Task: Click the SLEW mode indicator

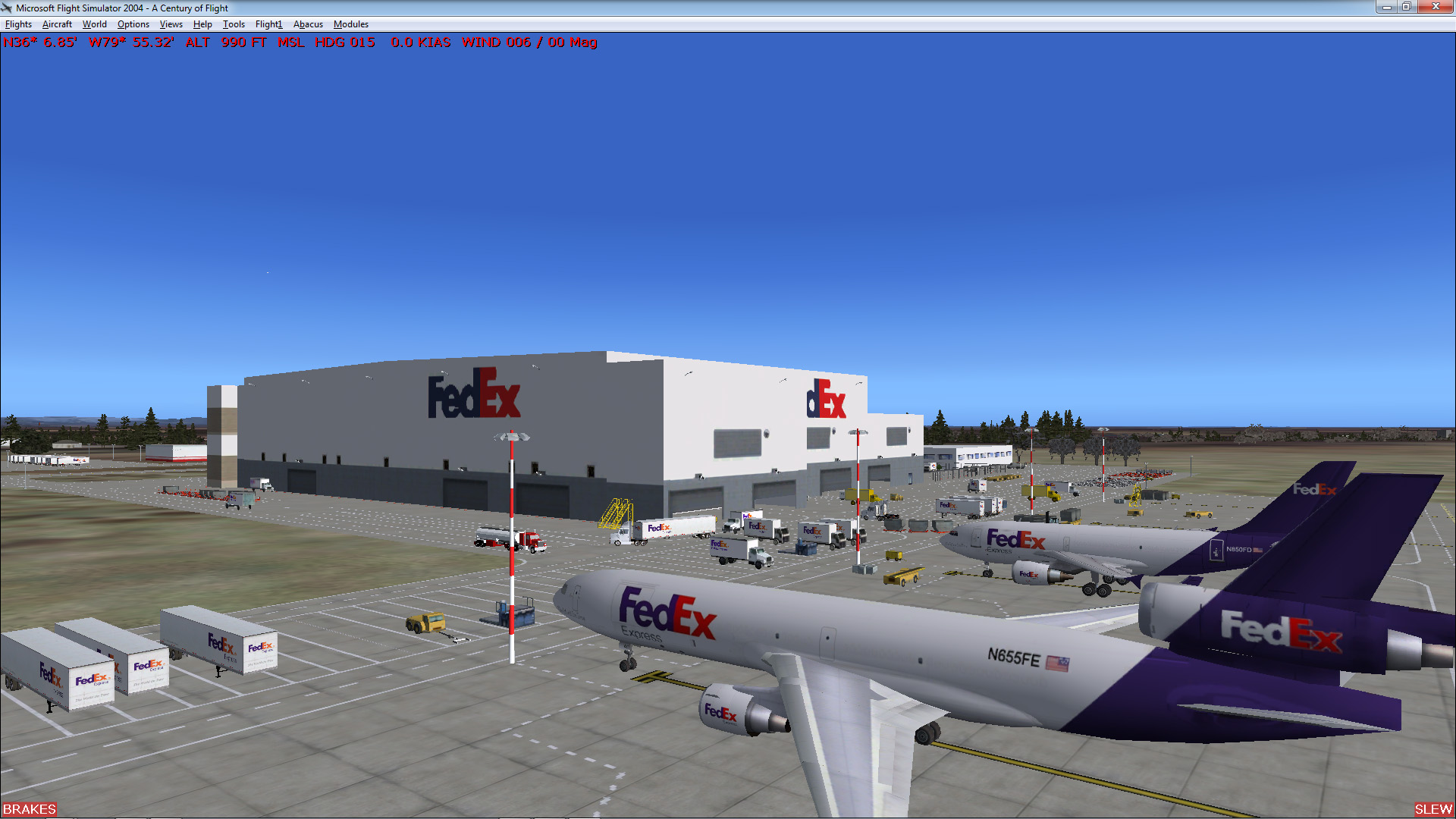Action: 1432,809
